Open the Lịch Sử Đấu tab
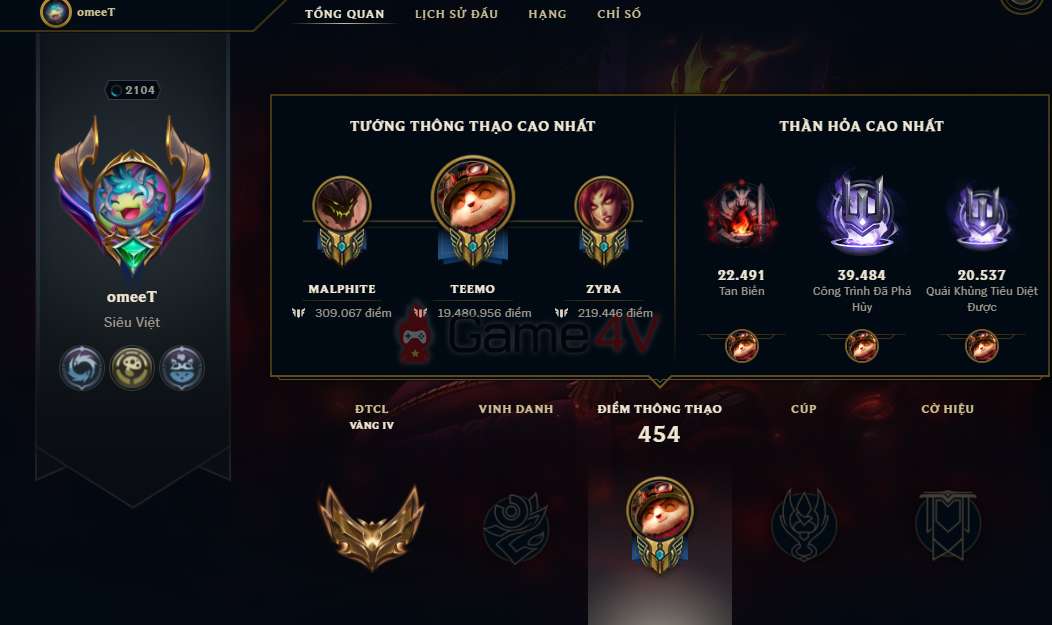 coord(455,14)
